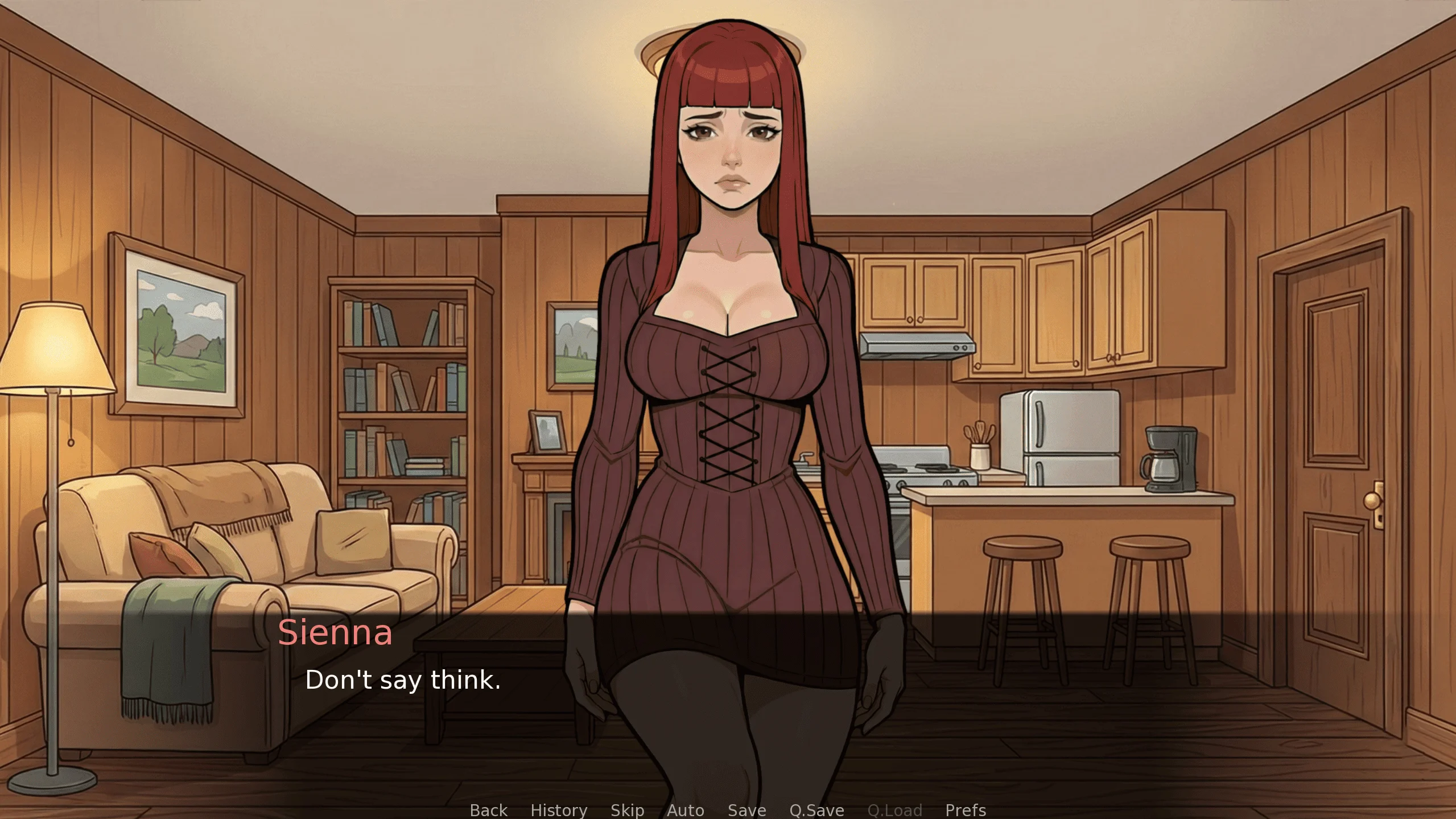Advance Sienna's dialogue text line

click(403, 680)
